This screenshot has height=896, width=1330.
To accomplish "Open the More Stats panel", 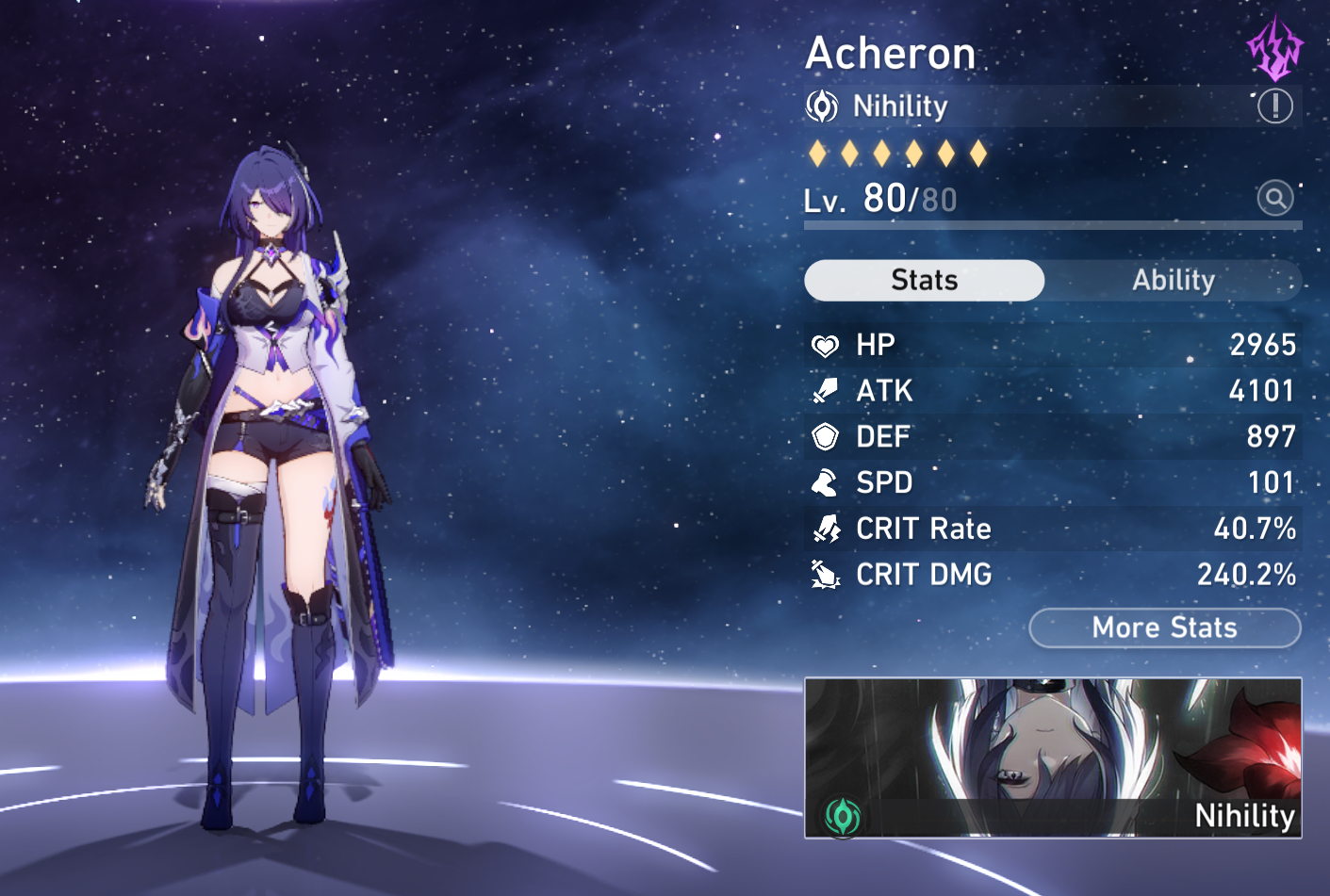I will point(1164,627).
